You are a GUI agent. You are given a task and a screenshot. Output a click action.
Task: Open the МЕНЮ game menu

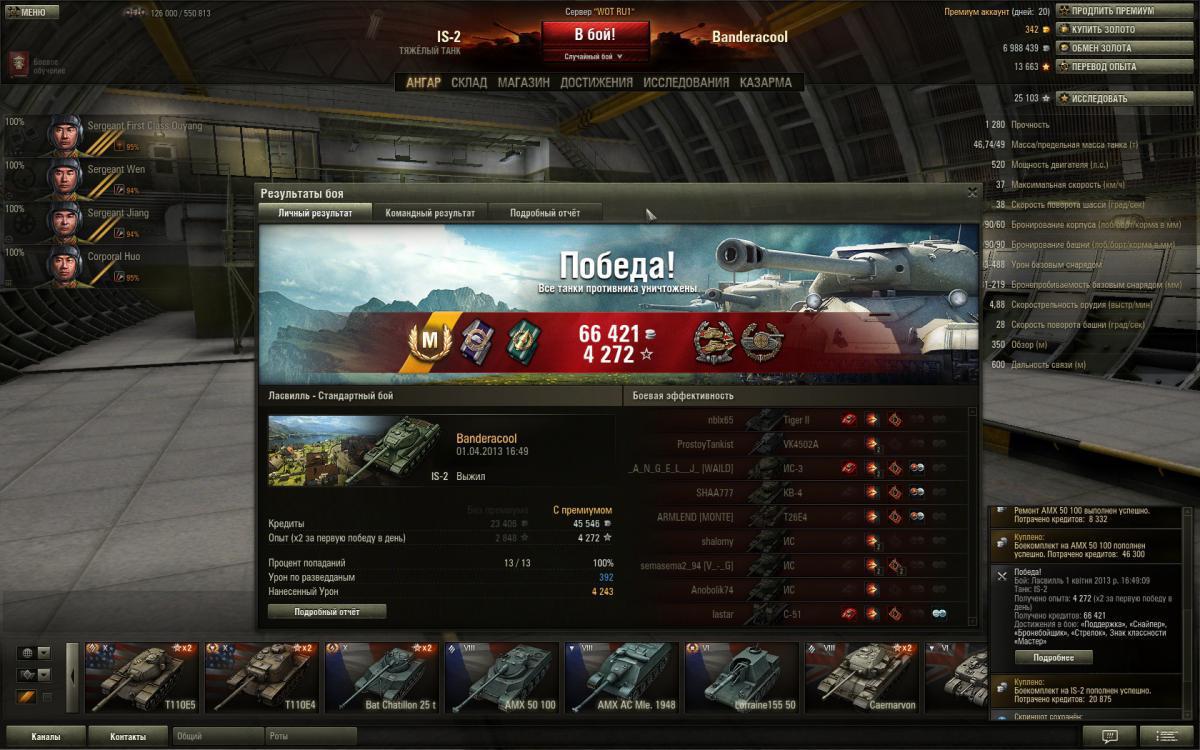click(x=27, y=13)
